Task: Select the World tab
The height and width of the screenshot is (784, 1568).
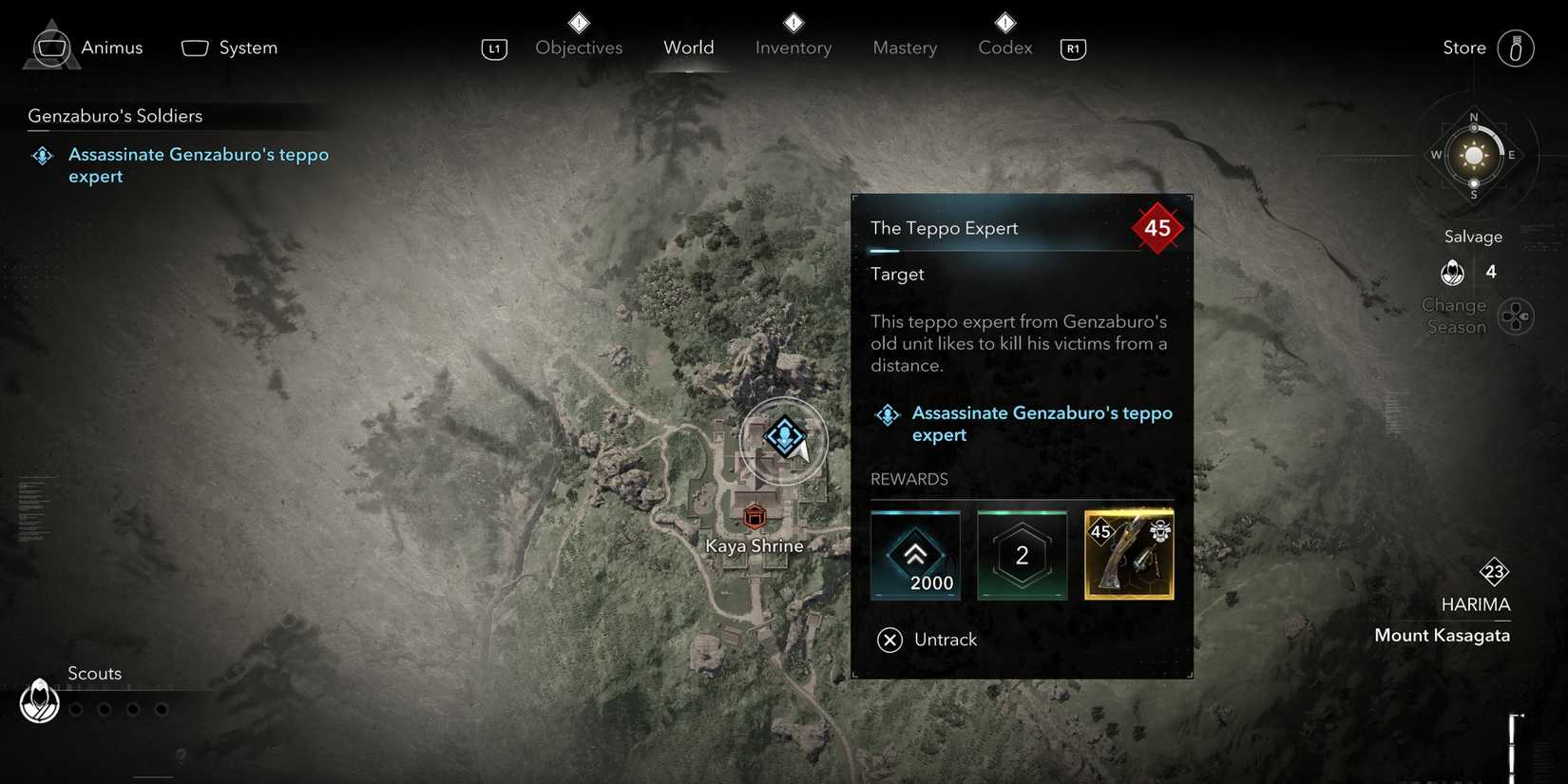Action: (689, 48)
